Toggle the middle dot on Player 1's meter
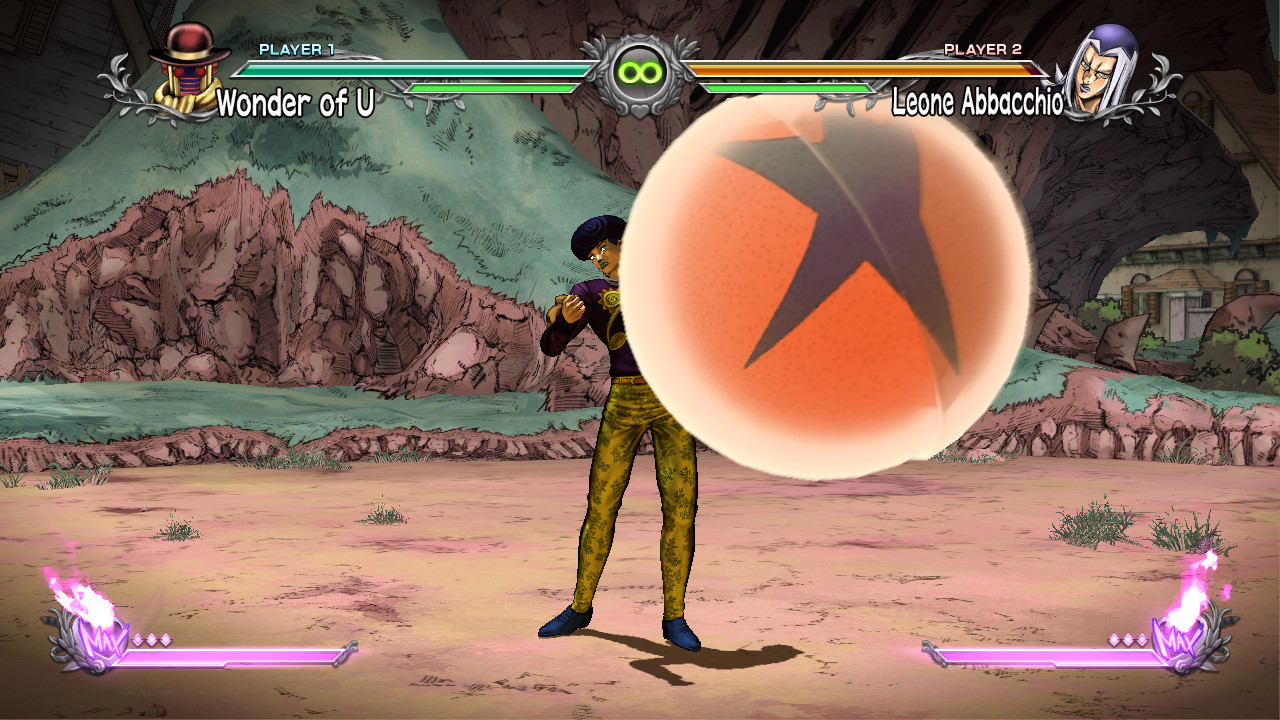Screen dimensions: 1280x720 click(152, 639)
